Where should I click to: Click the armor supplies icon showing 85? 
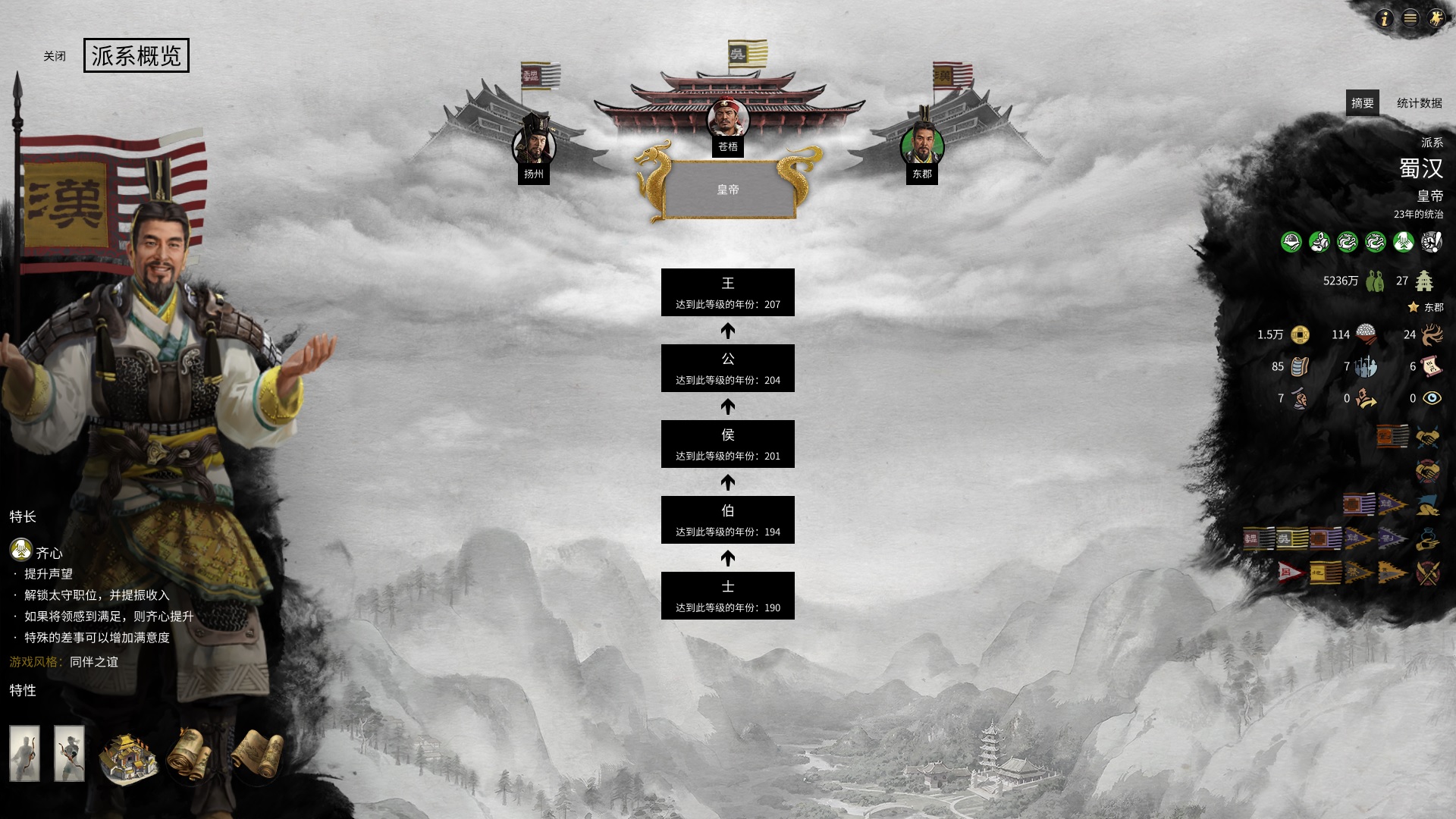point(1299,367)
